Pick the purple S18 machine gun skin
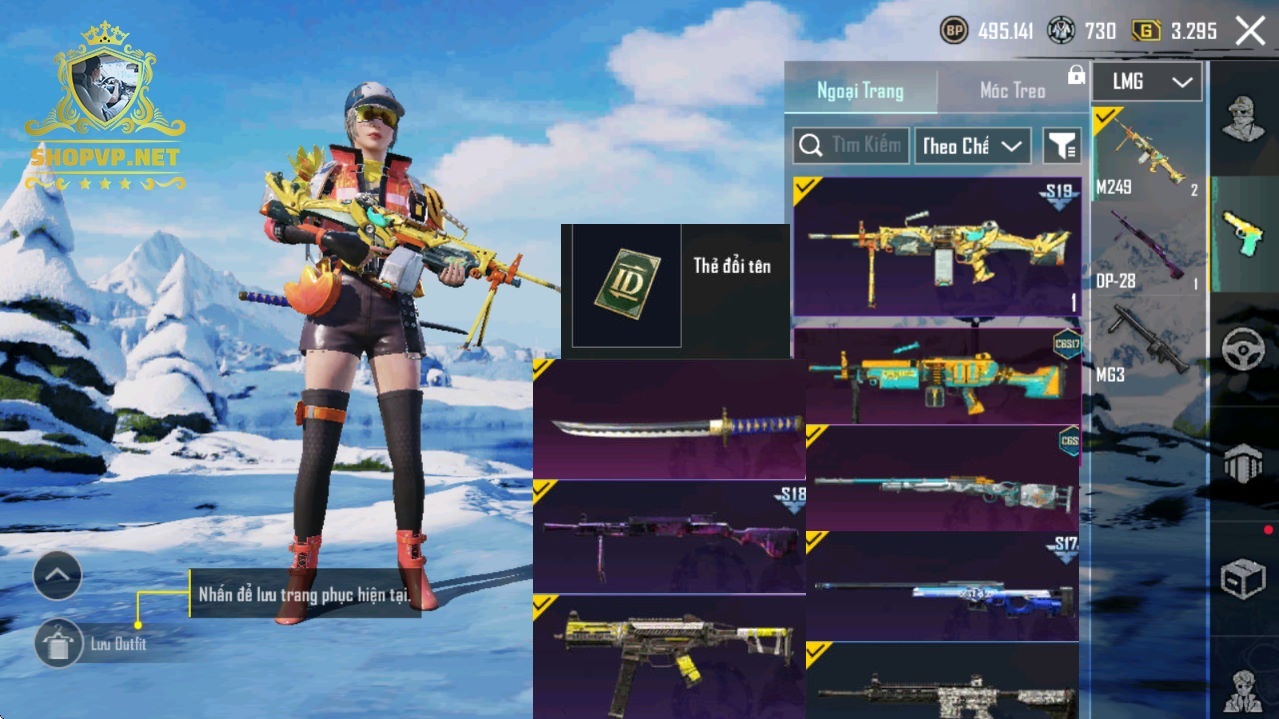 (x=669, y=537)
